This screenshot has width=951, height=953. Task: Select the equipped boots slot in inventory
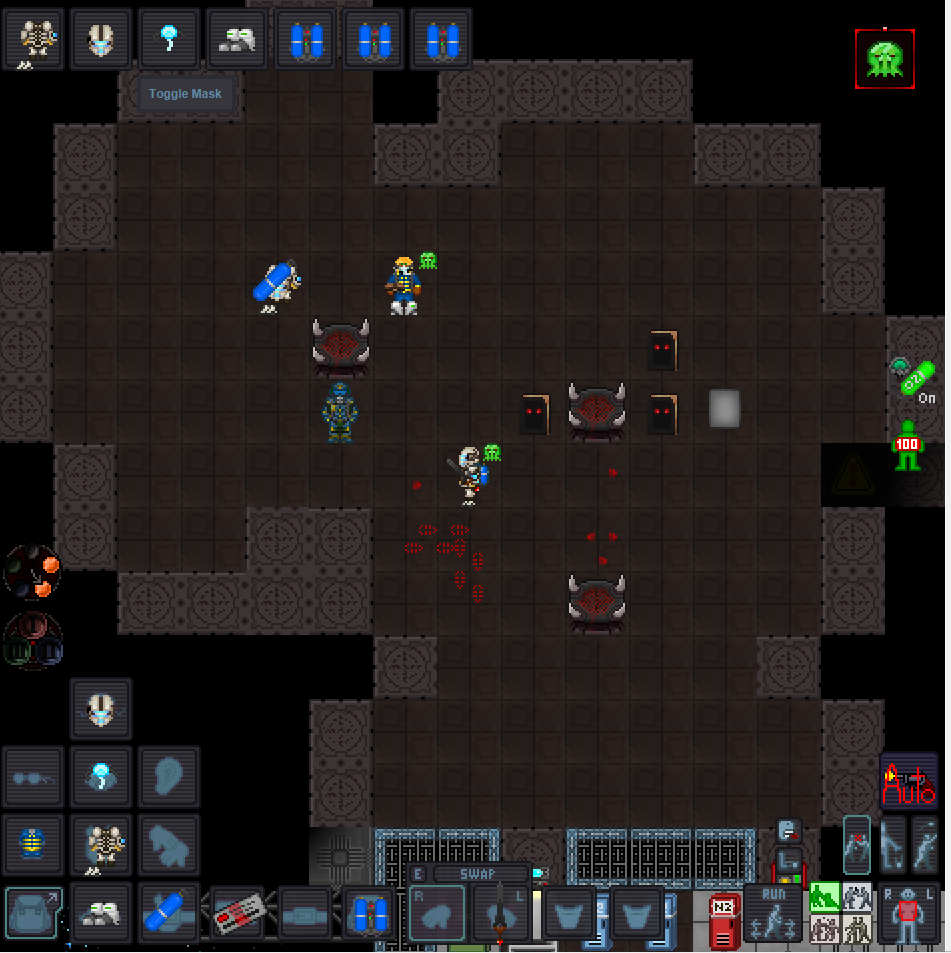pyautogui.click(x=101, y=913)
